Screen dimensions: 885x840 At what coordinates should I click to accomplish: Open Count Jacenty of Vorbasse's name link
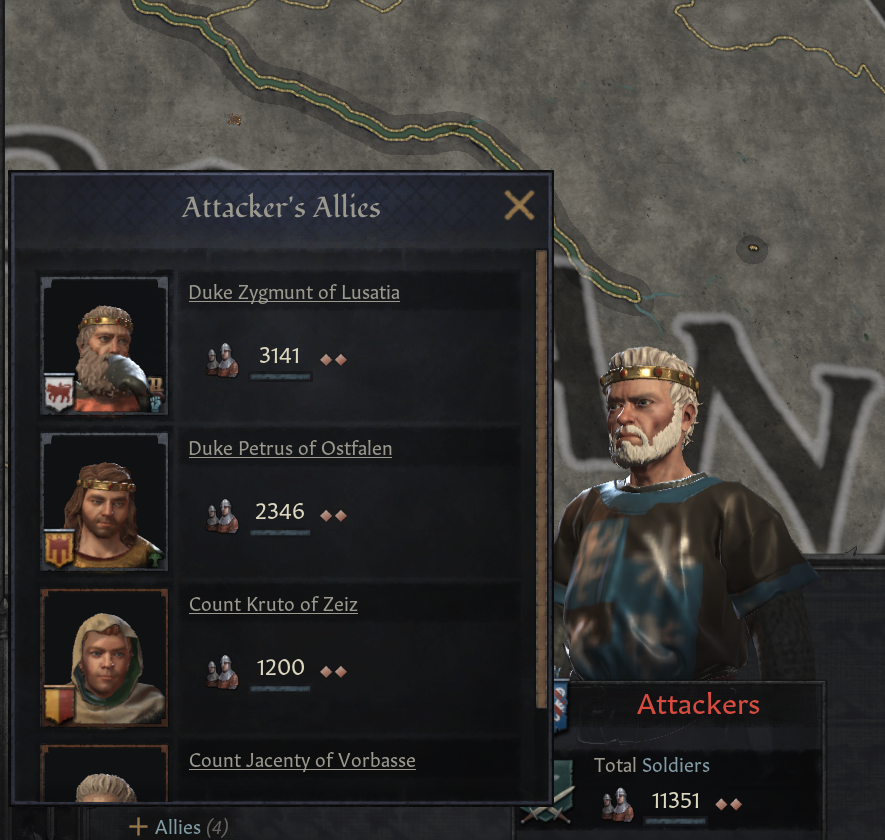click(302, 761)
